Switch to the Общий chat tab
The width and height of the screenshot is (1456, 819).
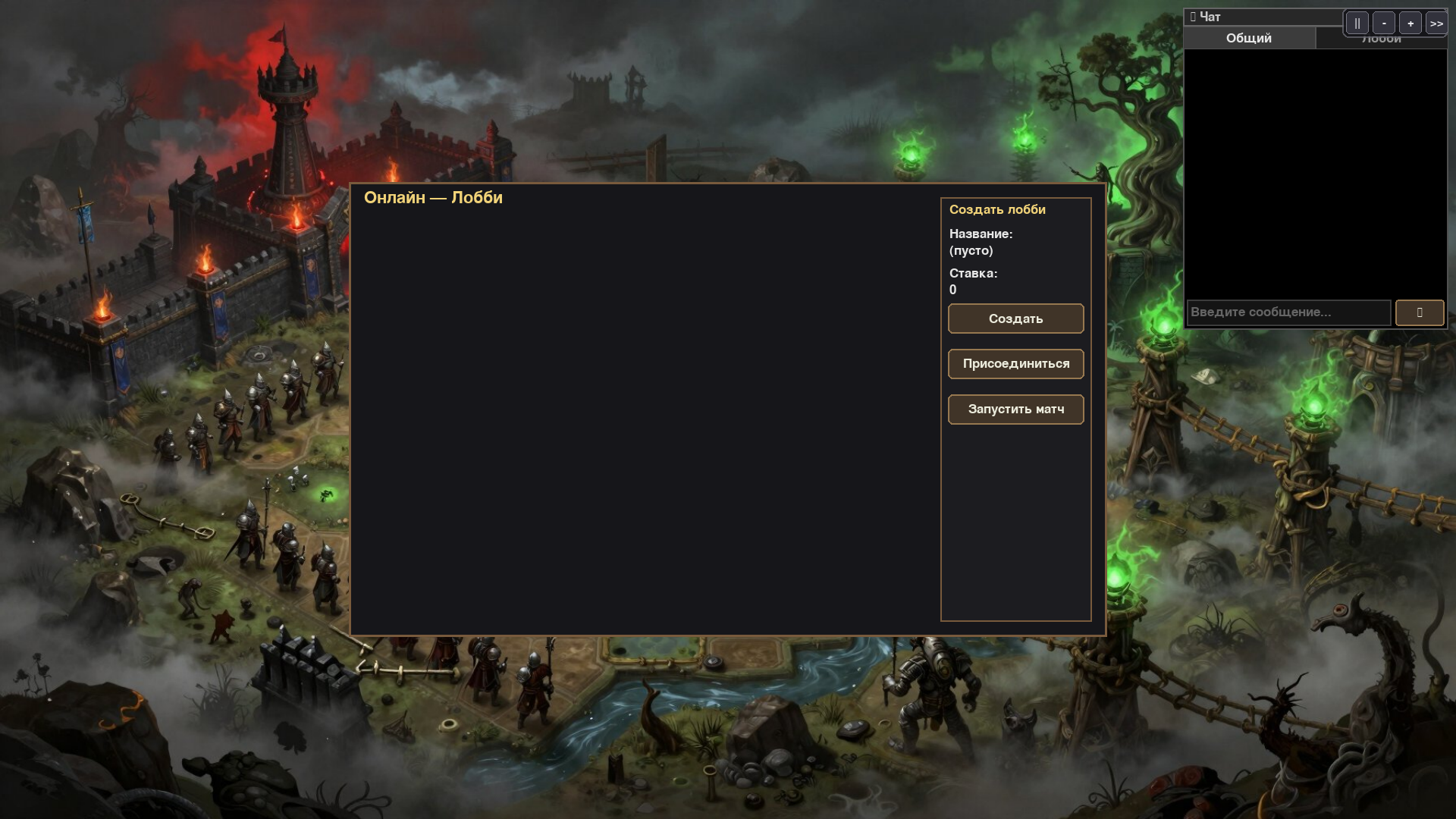point(1250,38)
